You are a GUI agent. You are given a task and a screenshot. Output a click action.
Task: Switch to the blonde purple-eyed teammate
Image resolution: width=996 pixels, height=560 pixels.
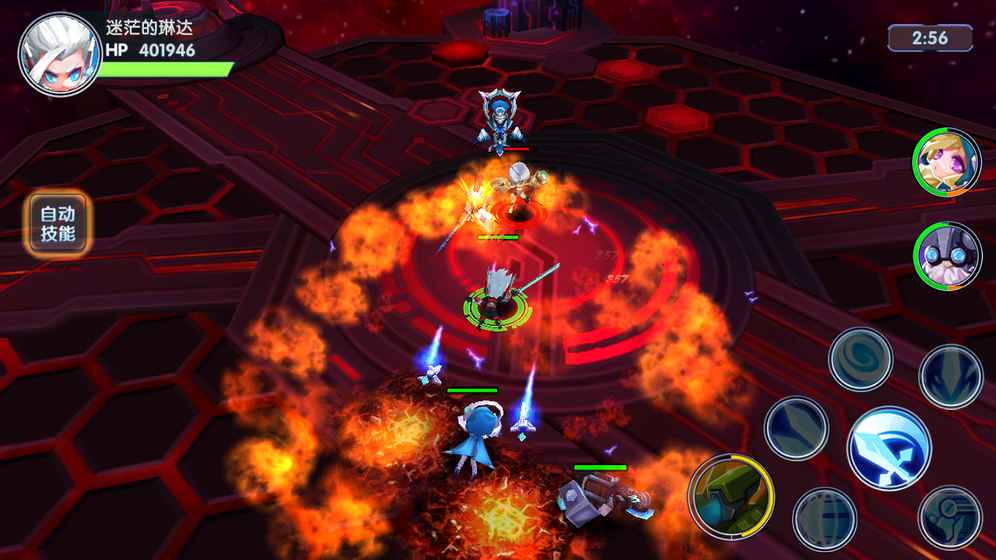(946, 163)
